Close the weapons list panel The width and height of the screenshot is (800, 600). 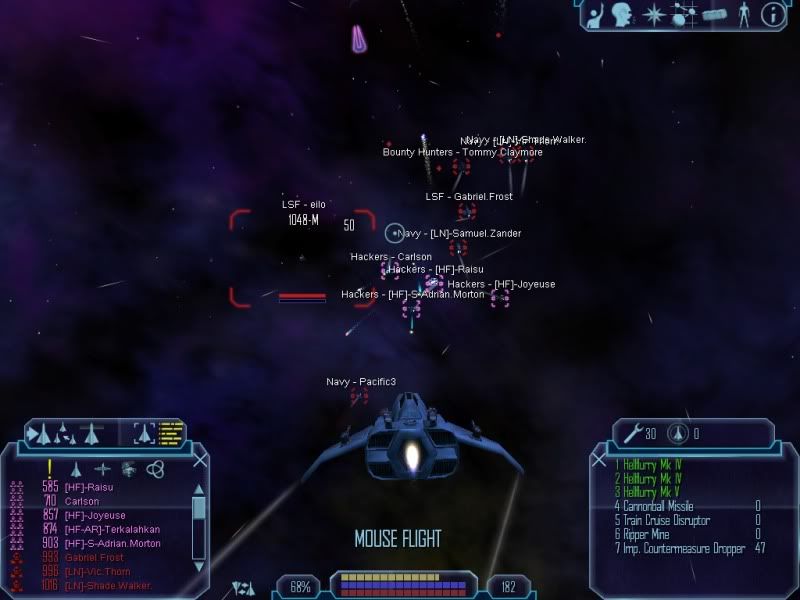(600, 460)
